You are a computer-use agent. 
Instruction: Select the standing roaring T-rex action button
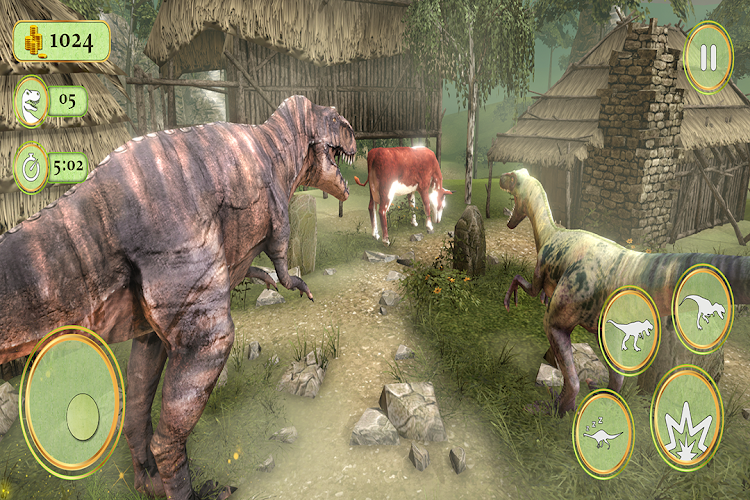[x=630, y=331]
